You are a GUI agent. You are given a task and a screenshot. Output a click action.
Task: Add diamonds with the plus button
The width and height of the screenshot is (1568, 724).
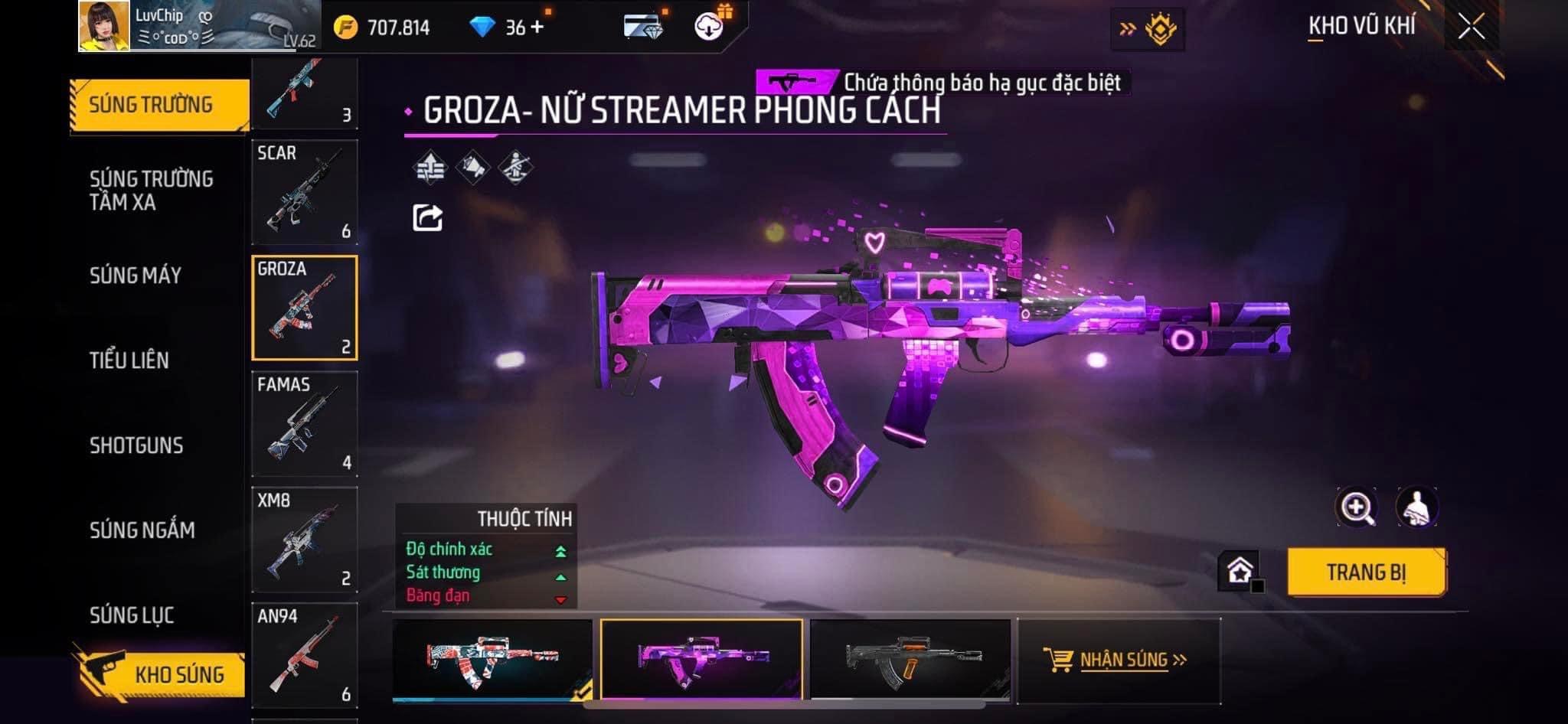[537, 28]
